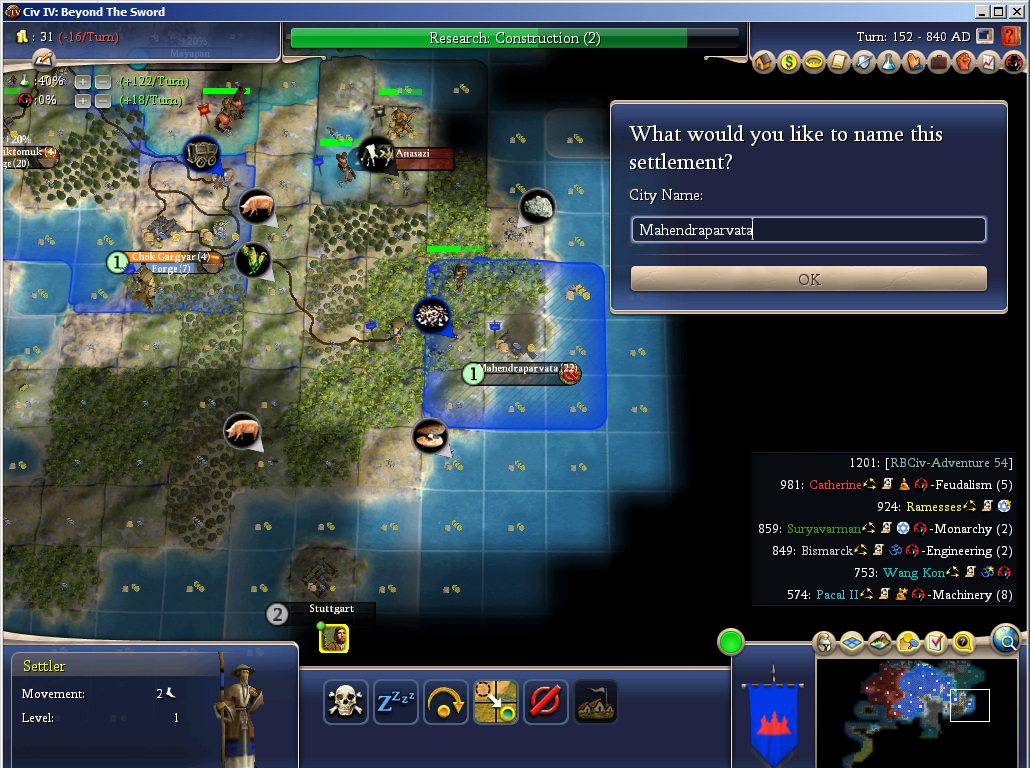Open the Technology Advisor flask icon
Viewport: 1030px width, 768px height.
[x=889, y=63]
